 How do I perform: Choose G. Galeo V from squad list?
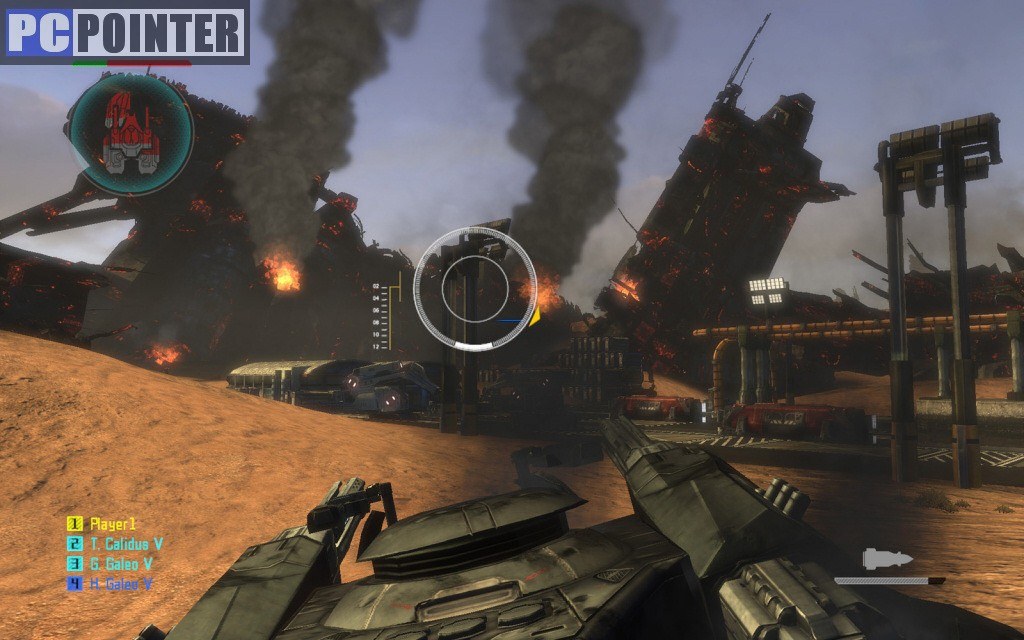coord(120,564)
